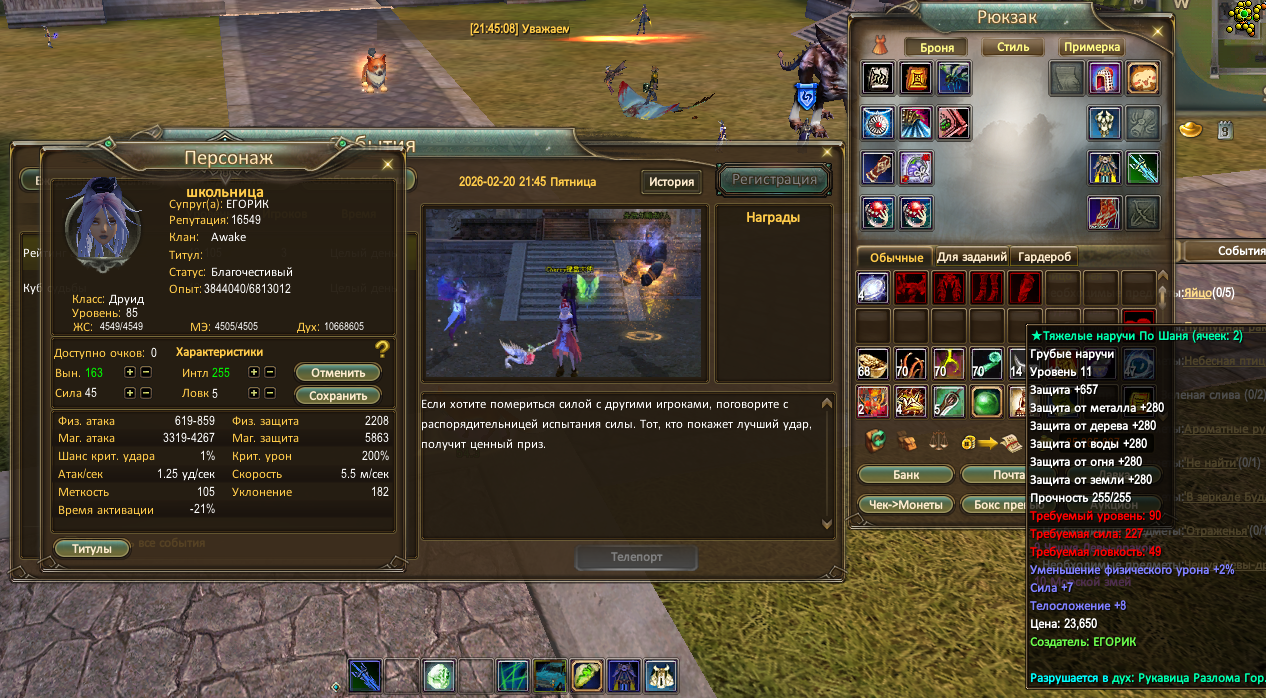Click the Регистрация button
This screenshot has height=698, width=1266.
774,180
